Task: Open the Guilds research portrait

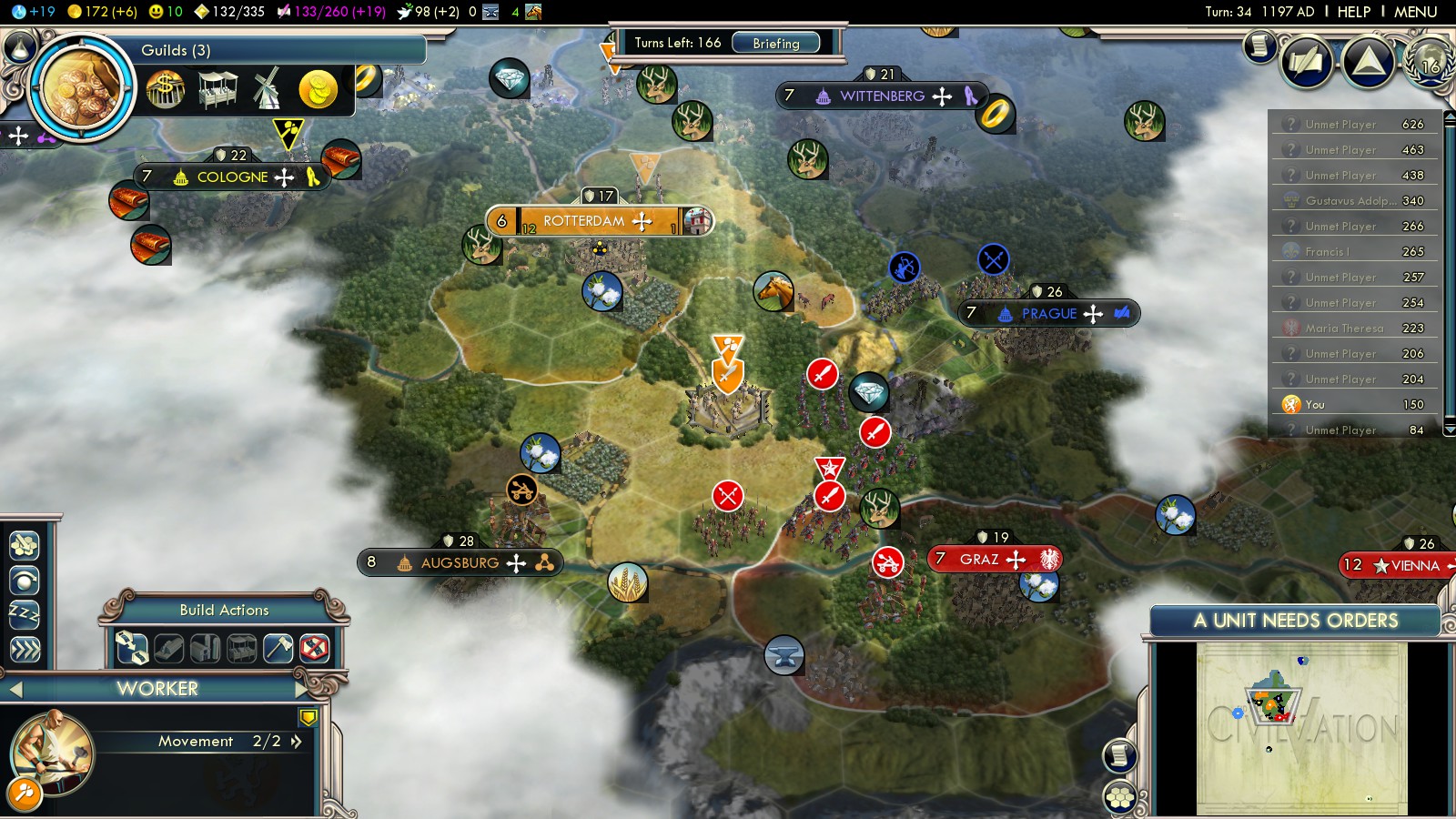Action: [82, 88]
